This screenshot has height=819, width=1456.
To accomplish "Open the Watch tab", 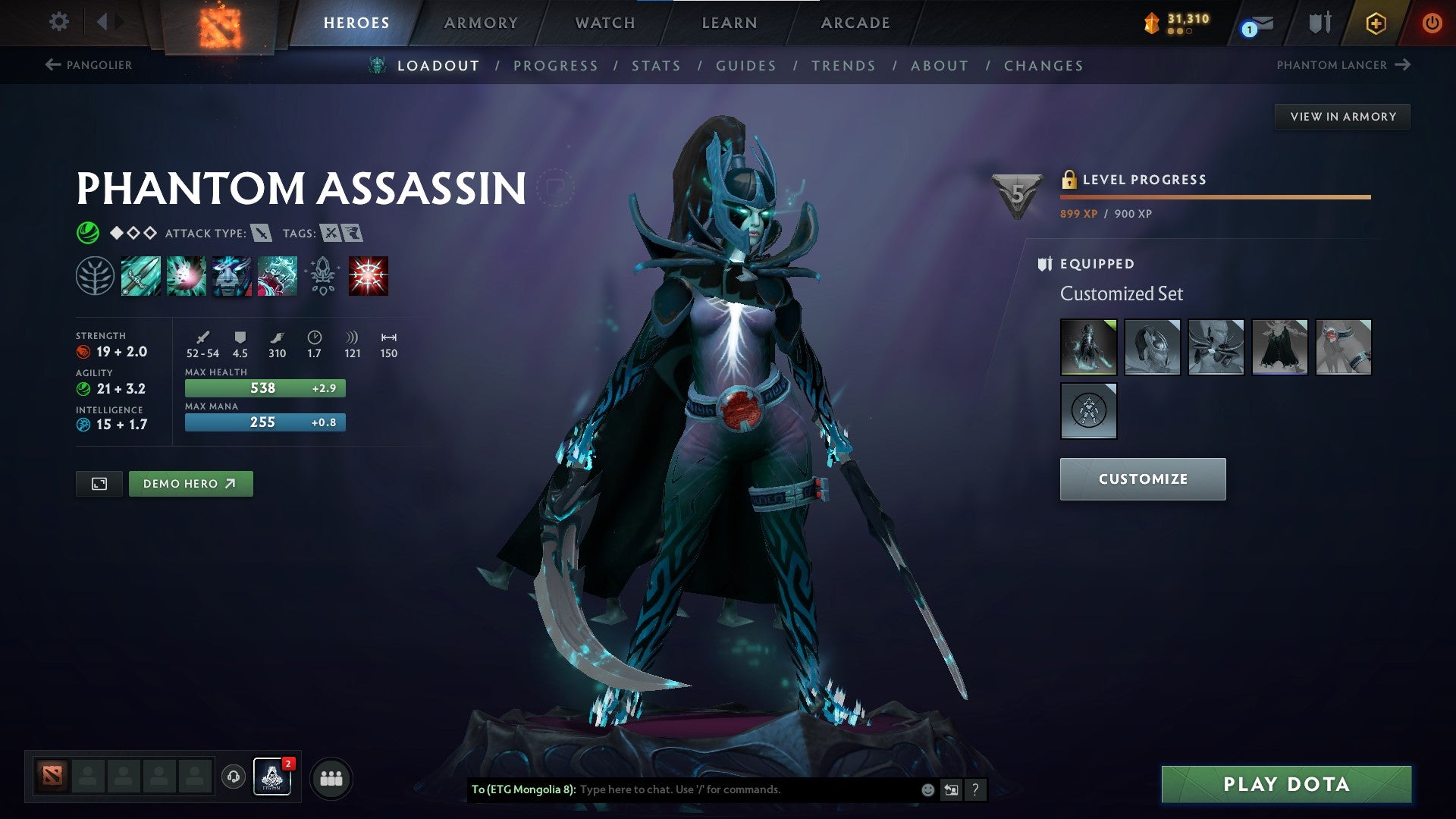I will [x=605, y=23].
